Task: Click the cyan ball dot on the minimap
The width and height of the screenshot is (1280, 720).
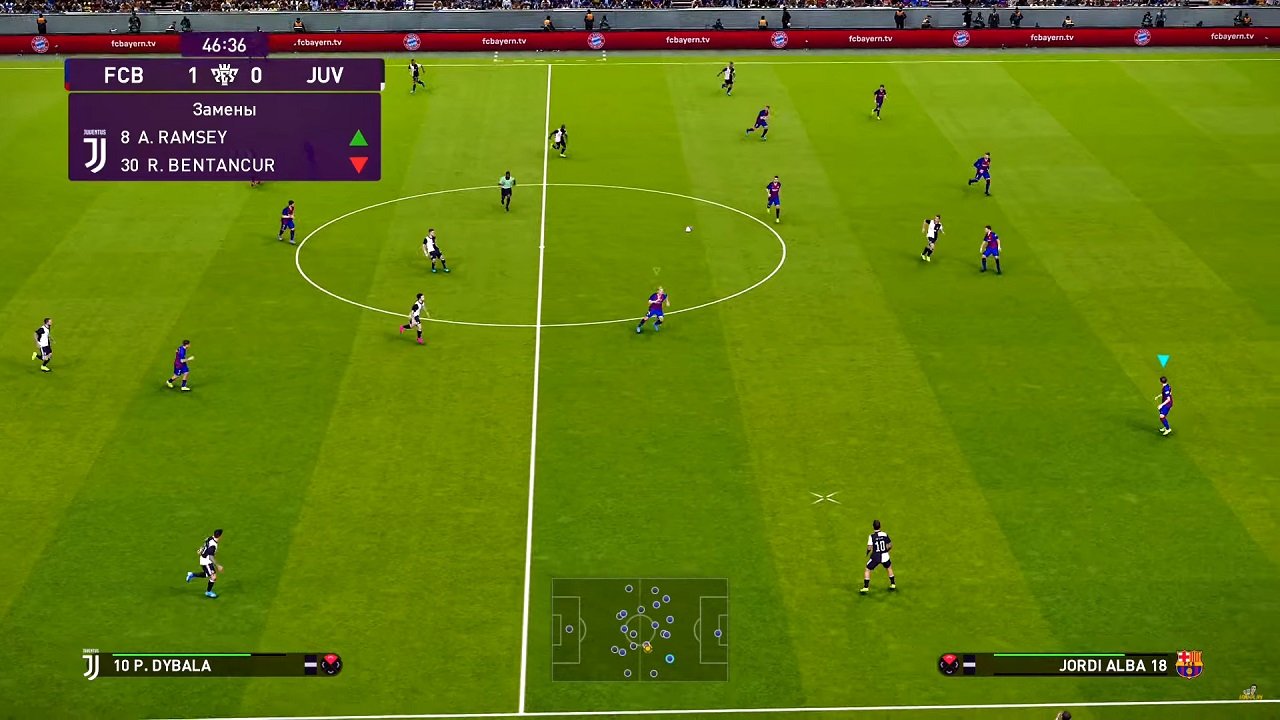Action: click(670, 659)
